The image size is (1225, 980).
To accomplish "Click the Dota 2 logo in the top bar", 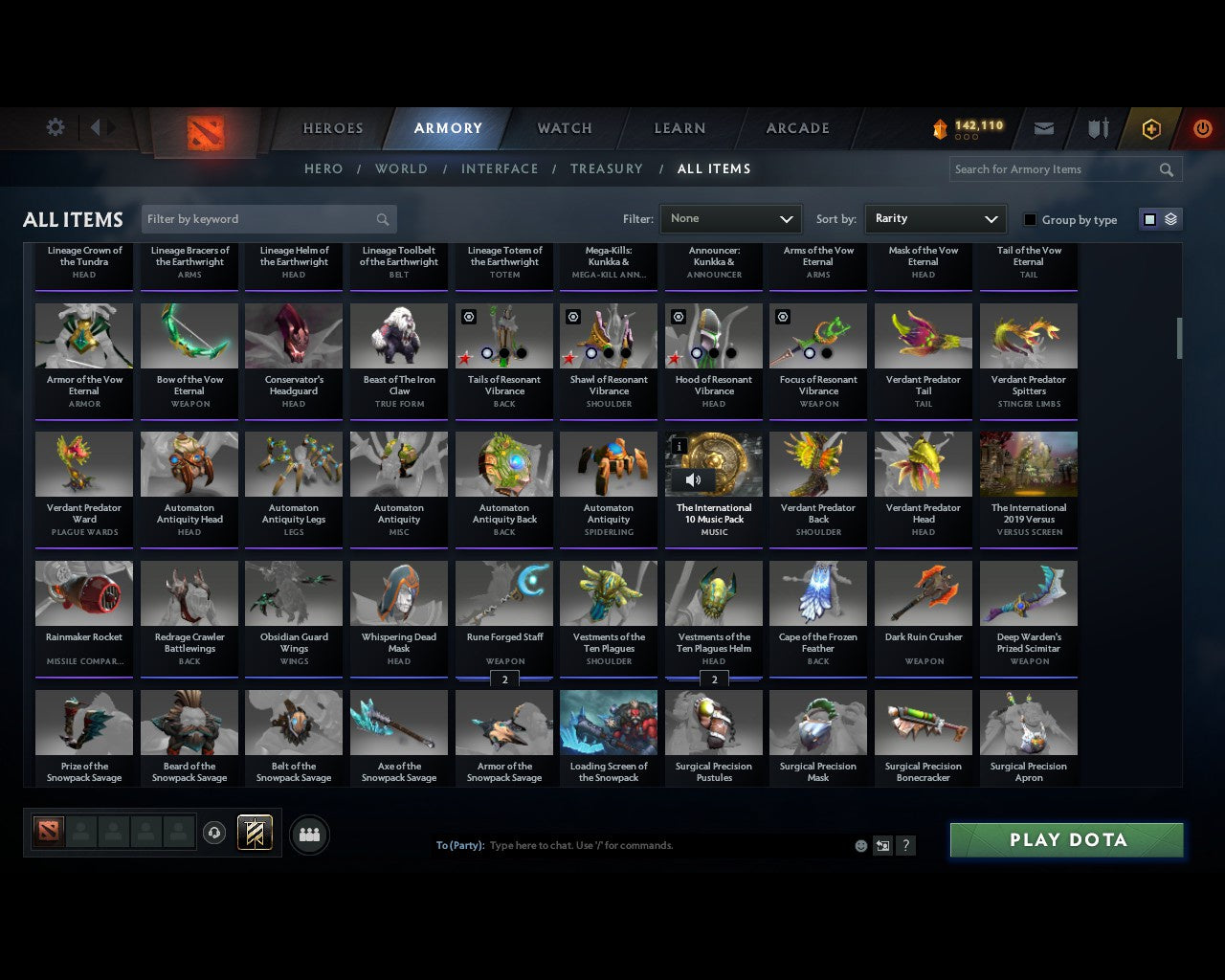I will [x=204, y=131].
